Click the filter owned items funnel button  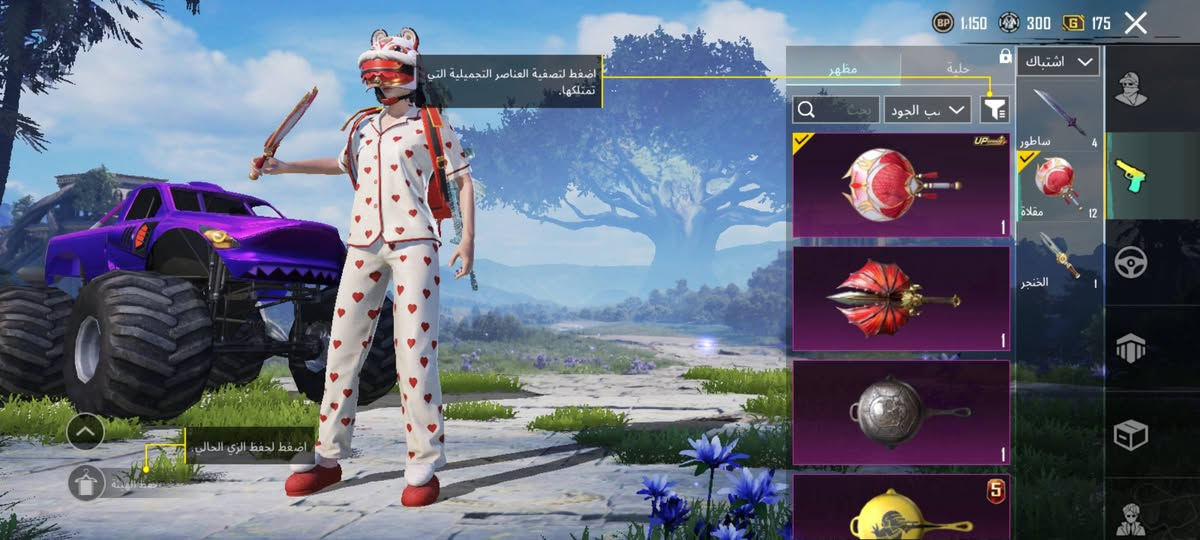(x=995, y=109)
